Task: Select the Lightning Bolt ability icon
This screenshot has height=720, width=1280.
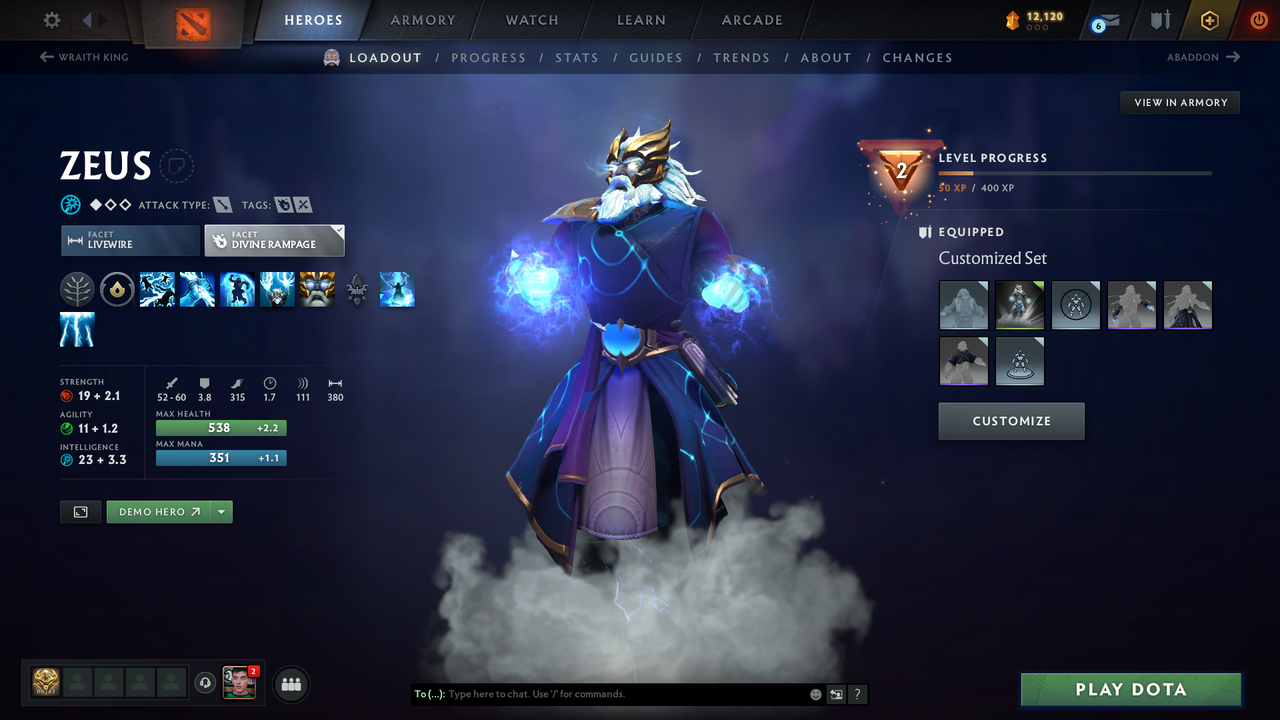Action: pos(197,290)
